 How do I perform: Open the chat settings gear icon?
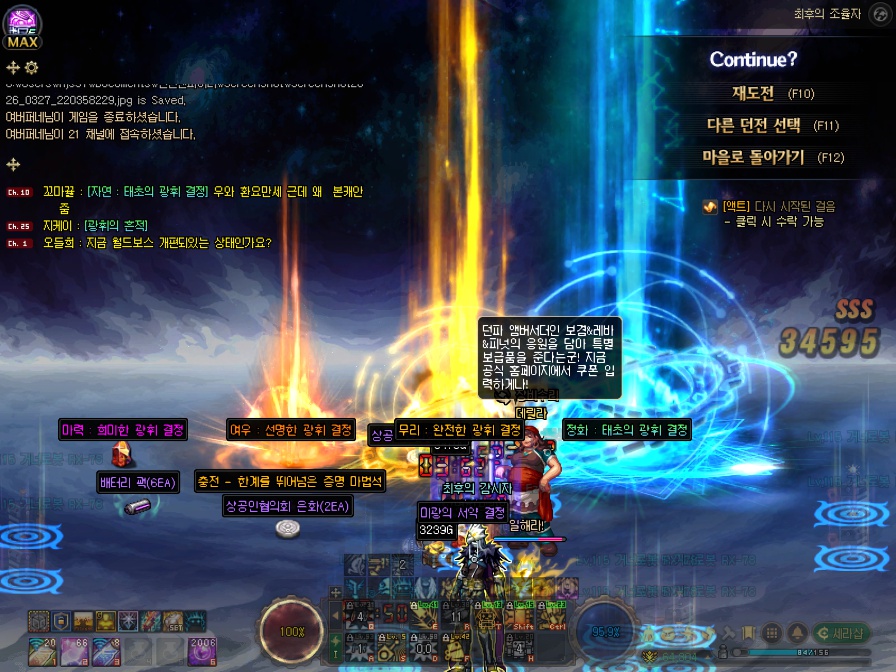[31, 67]
